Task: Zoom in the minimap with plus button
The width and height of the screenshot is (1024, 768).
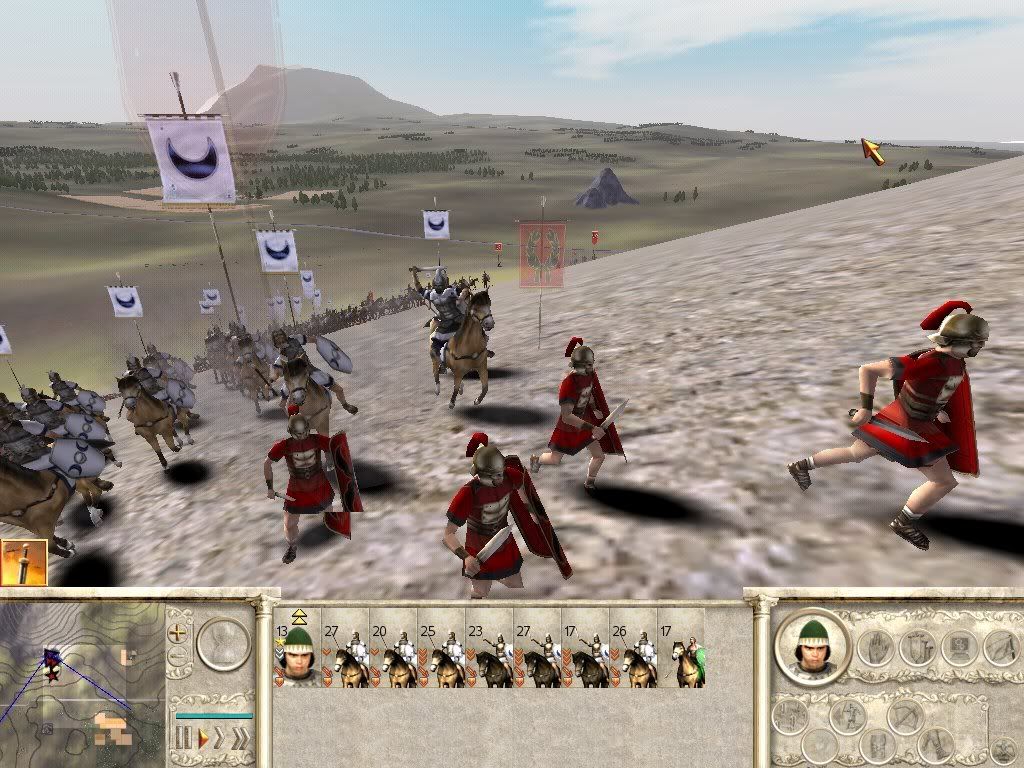Action: click(178, 632)
